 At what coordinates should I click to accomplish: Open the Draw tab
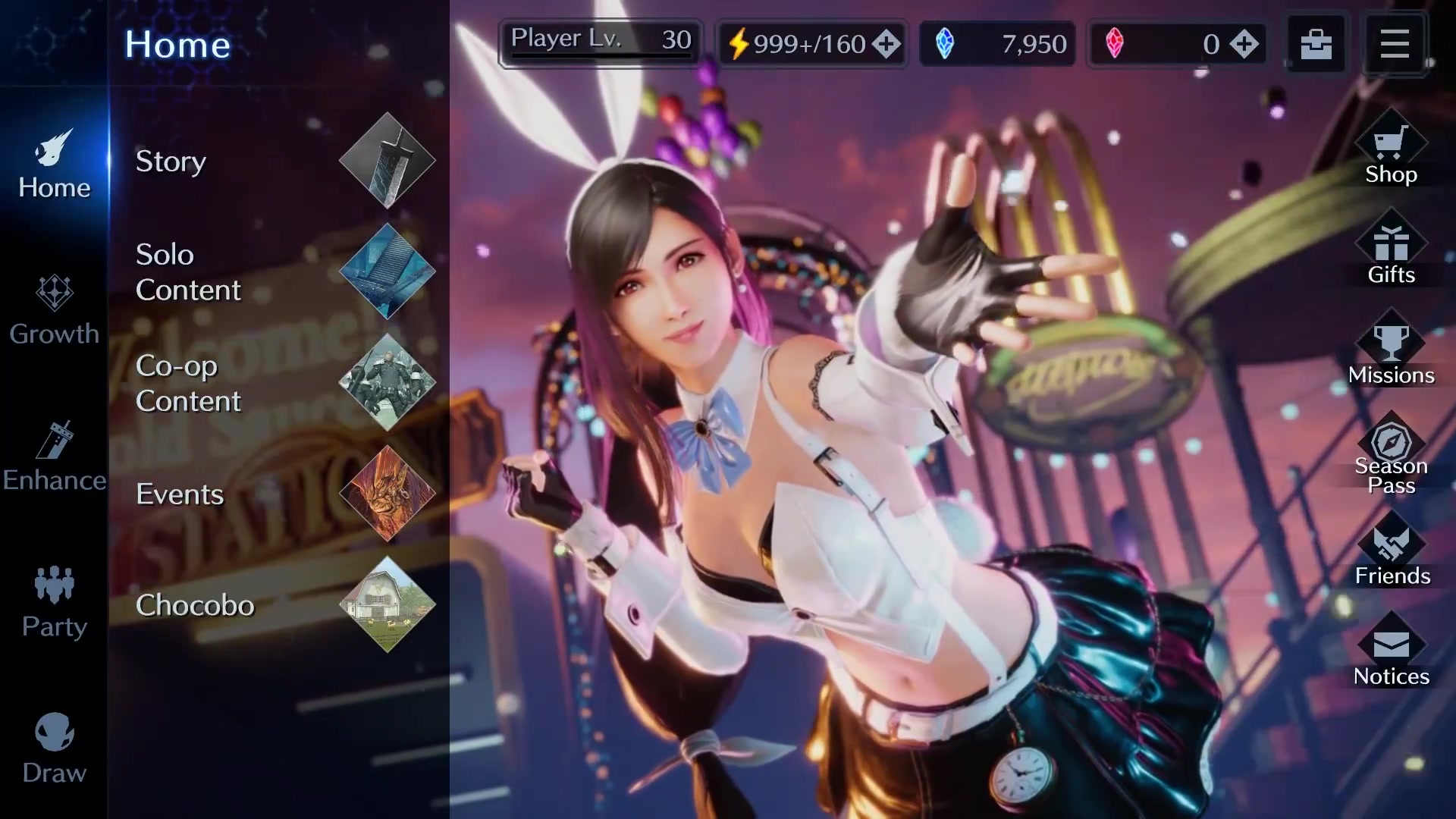pos(54,749)
